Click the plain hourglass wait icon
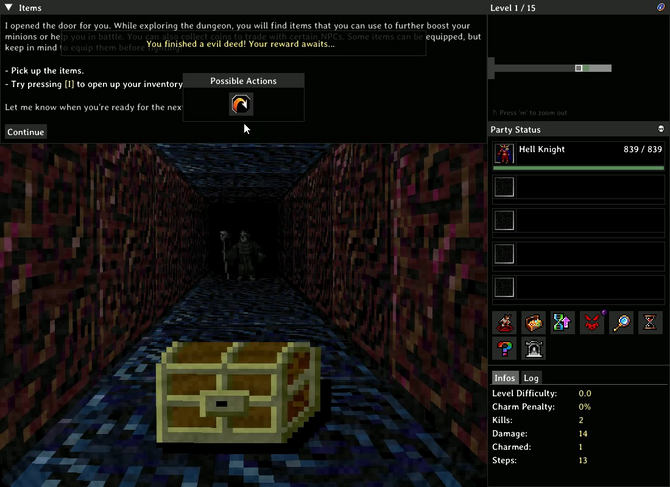The image size is (670, 487). (x=651, y=323)
